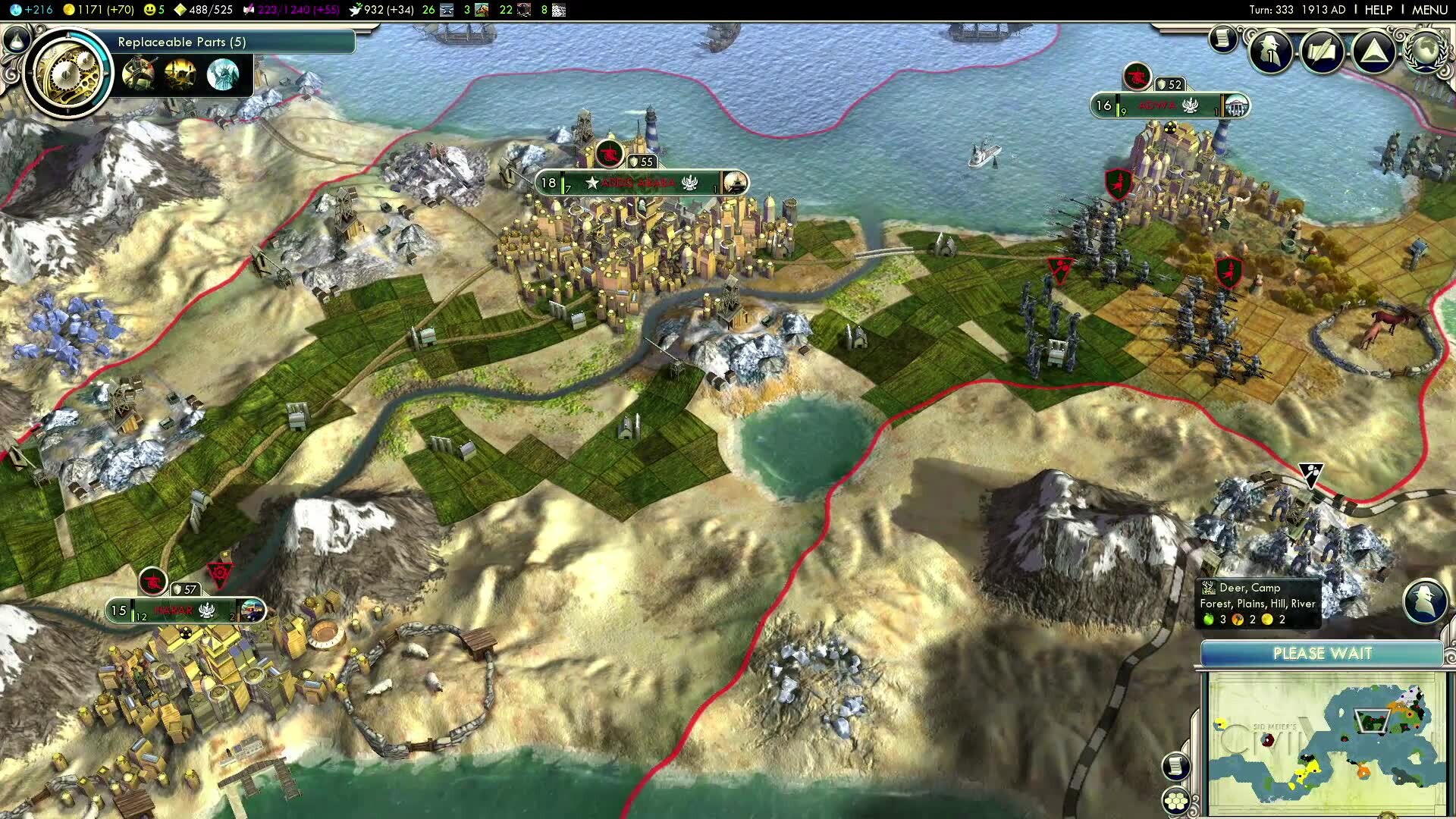Select the Statue of Liberty wonder icon
1456x819 pixels.
(222, 74)
